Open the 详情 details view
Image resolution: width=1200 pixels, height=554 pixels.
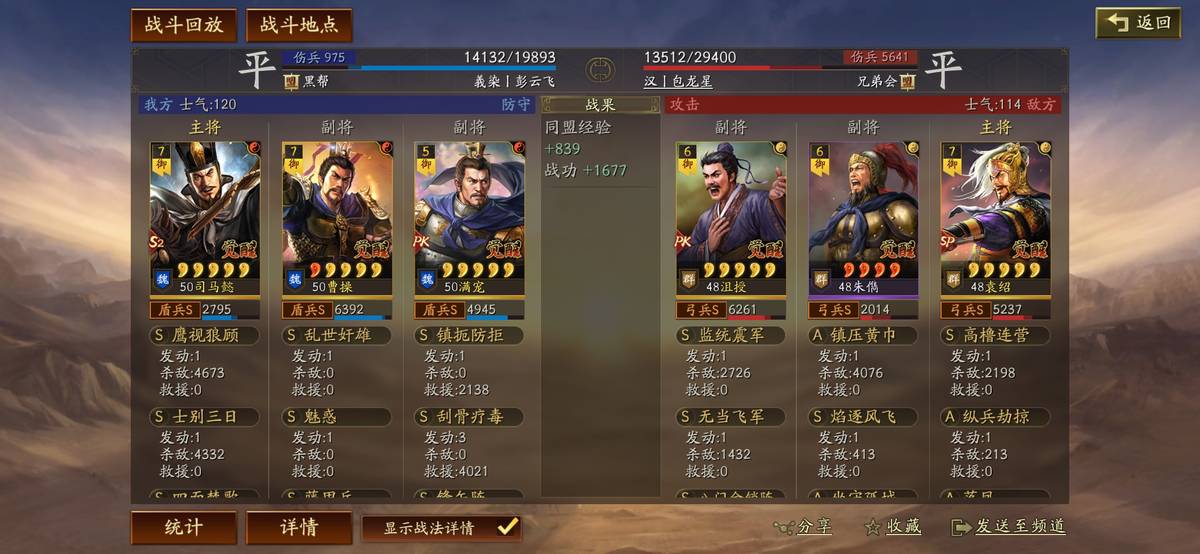(298, 527)
